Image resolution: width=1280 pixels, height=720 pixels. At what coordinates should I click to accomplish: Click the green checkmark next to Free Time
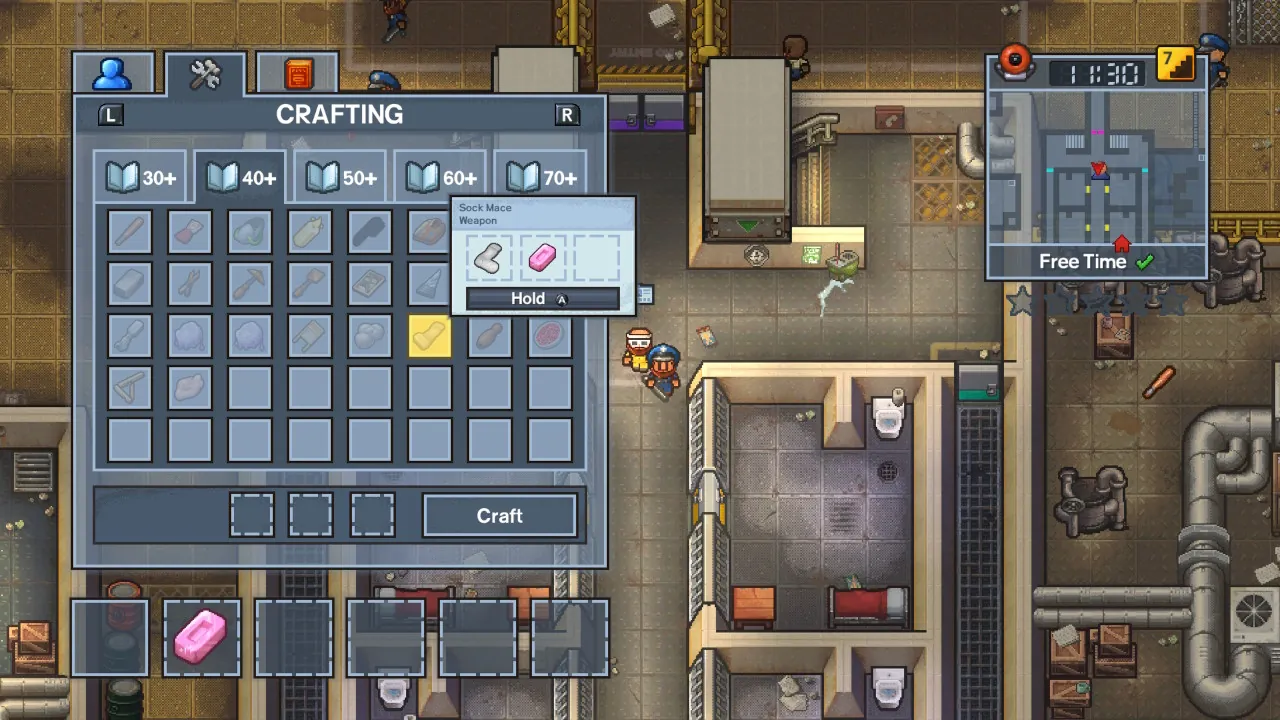[1146, 261]
